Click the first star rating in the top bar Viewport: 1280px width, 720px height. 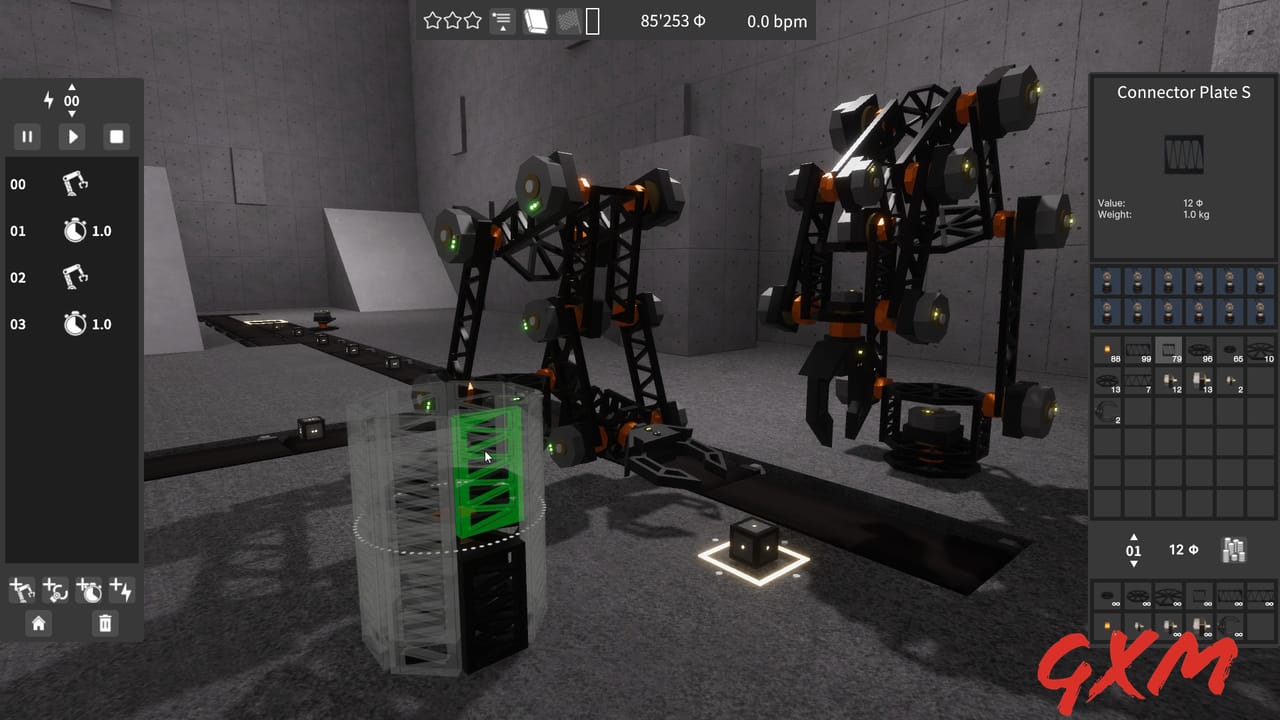tap(434, 18)
